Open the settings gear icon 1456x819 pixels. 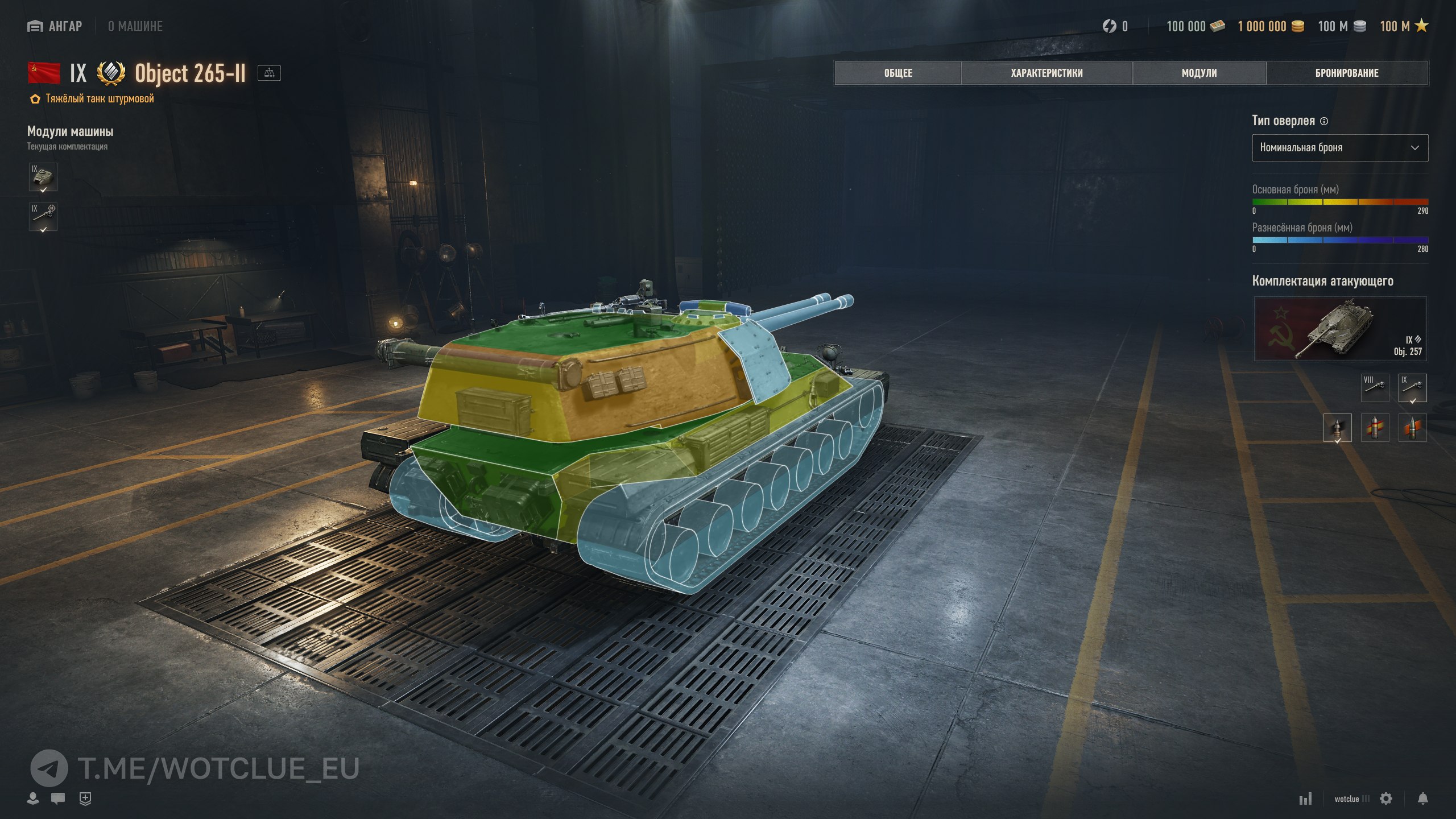1386,799
